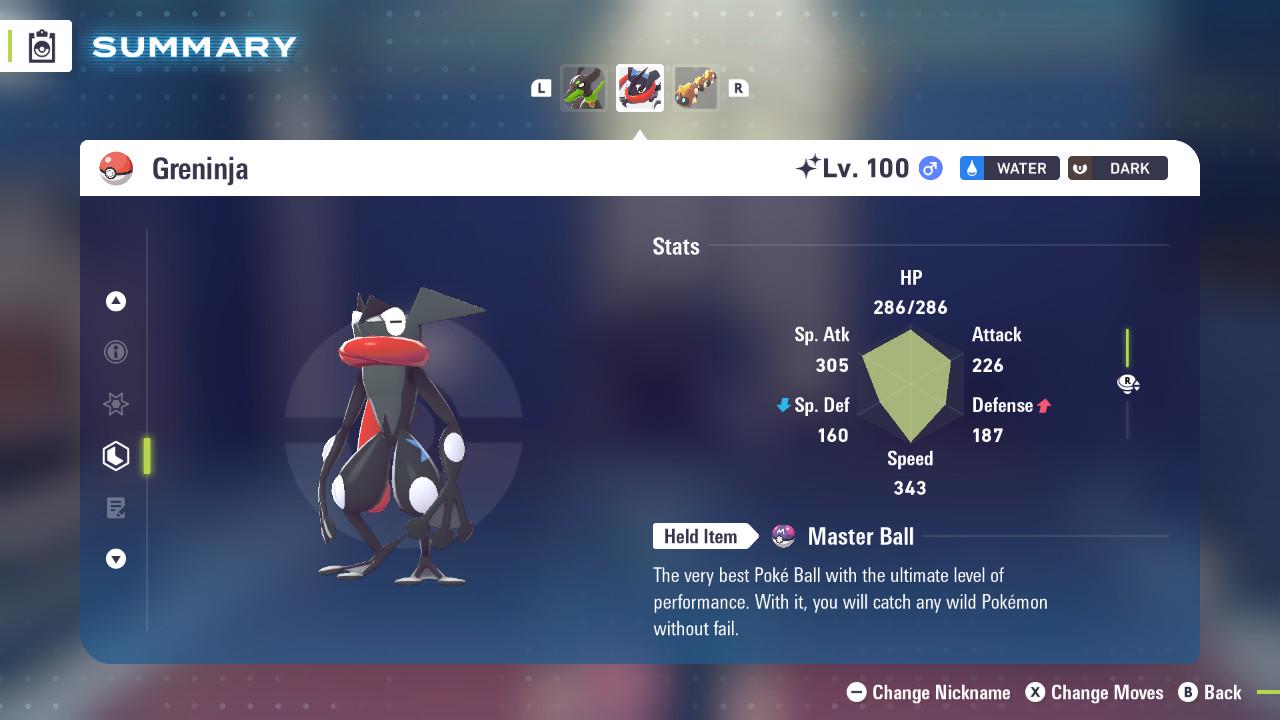Select the male gender symbol next to the level

click(928, 168)
